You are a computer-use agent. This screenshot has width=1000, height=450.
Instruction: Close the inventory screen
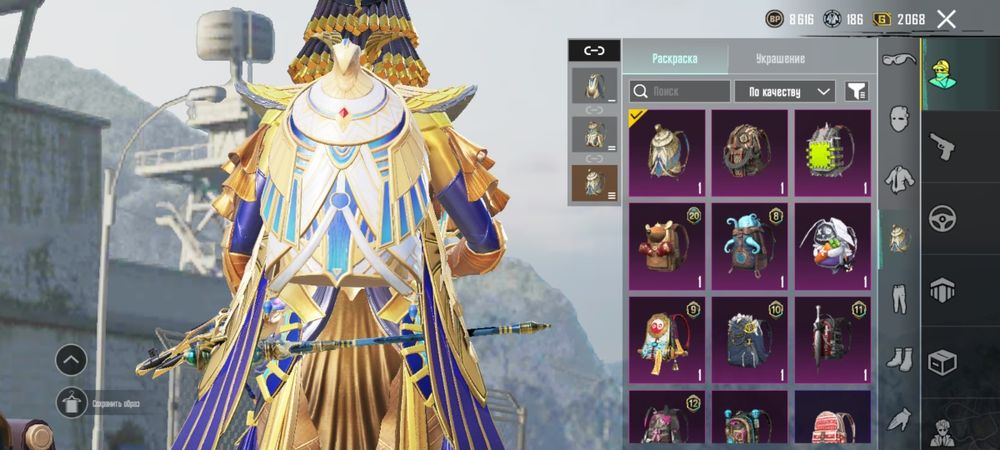coord(946,19)
